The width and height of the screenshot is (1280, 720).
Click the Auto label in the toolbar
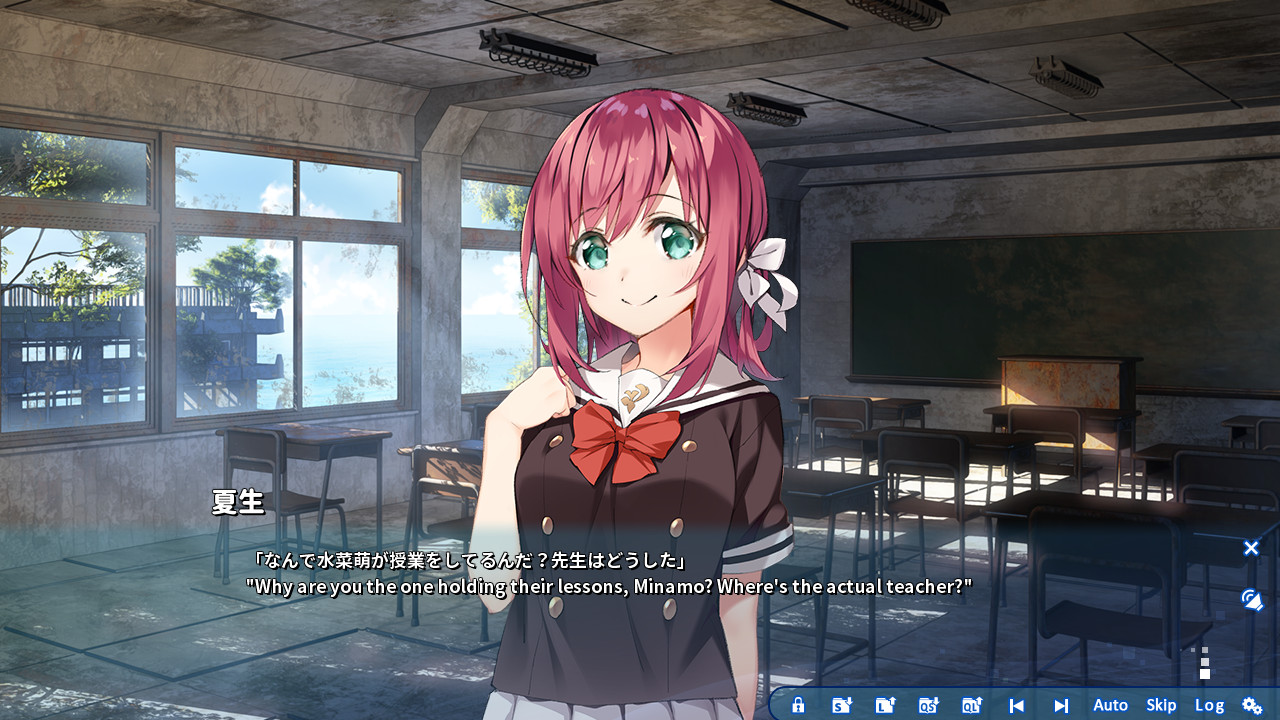[1110, 705]
